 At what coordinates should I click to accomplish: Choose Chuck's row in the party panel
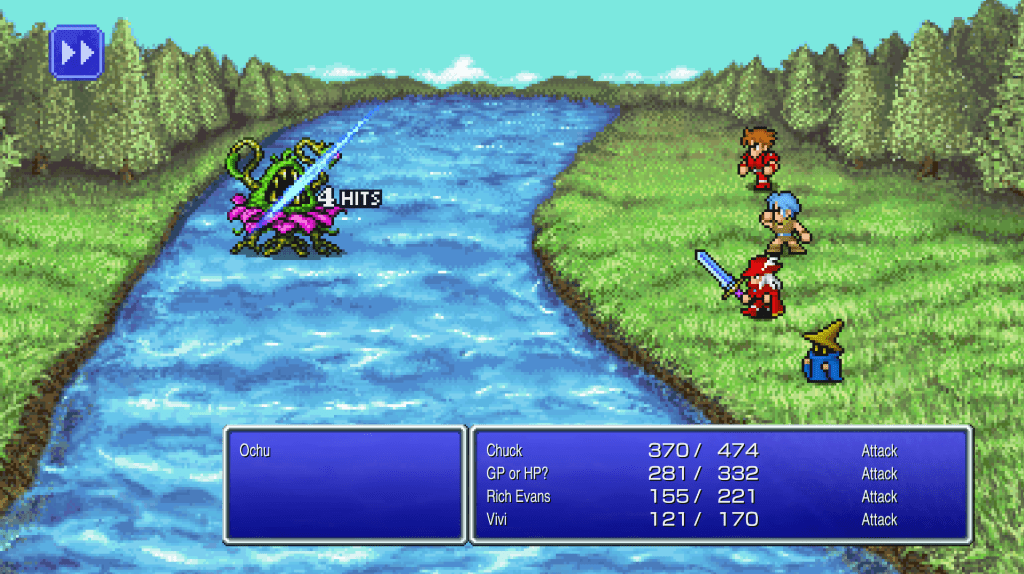[505, 451]
